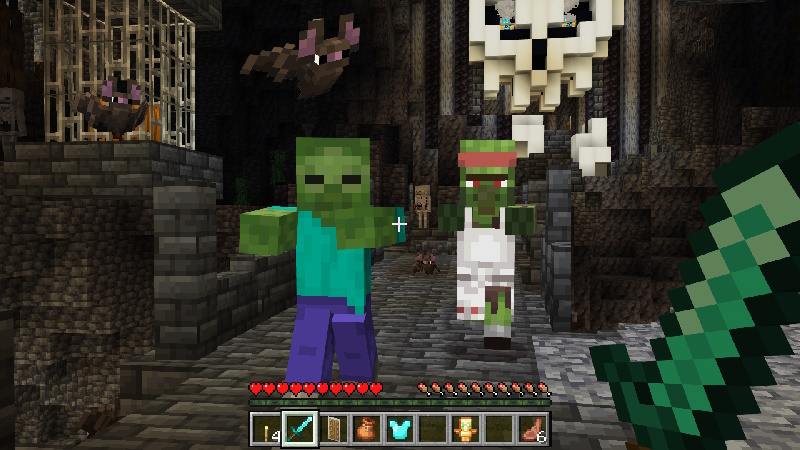Select the torch stack hotbar slot
This screenshot has width=800, height=450.
click(266, 429)
